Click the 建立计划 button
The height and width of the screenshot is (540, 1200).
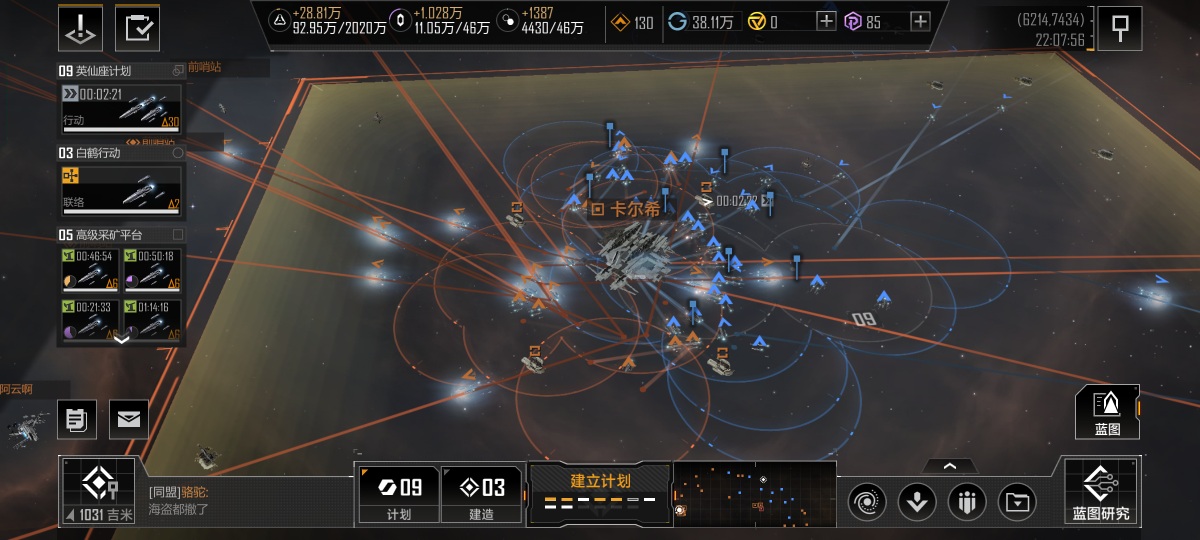[600, 491]
